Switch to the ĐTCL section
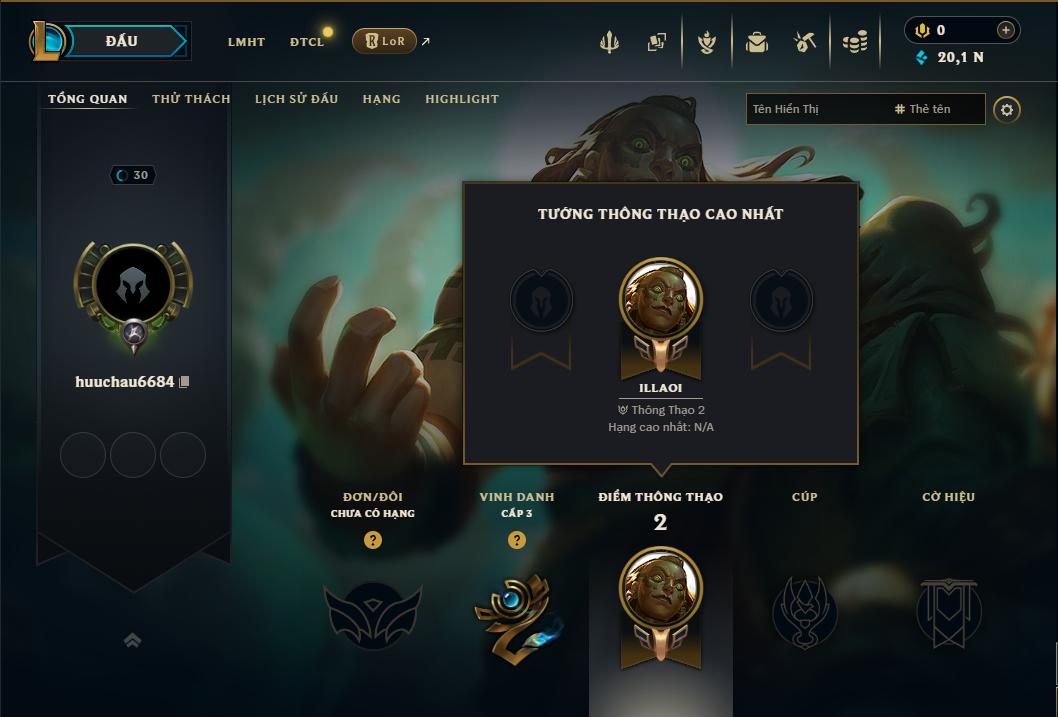This screenshot has height=717, width=1058. pyautogui.click(x=307, y=42)
